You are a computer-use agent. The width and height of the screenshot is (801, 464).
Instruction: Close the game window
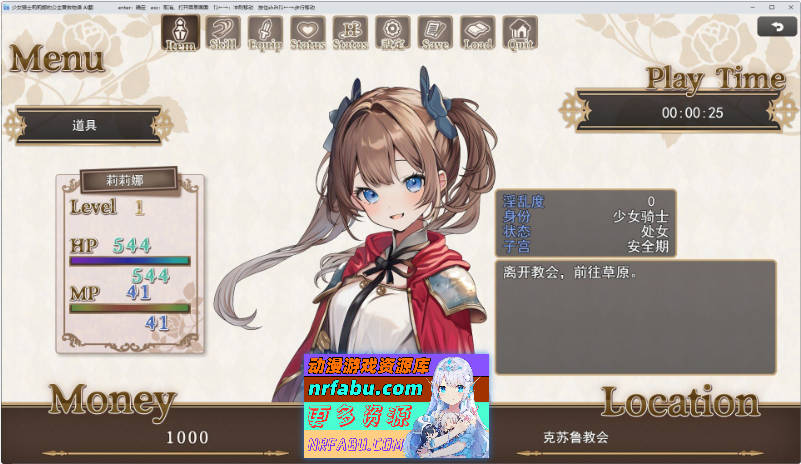786,6
